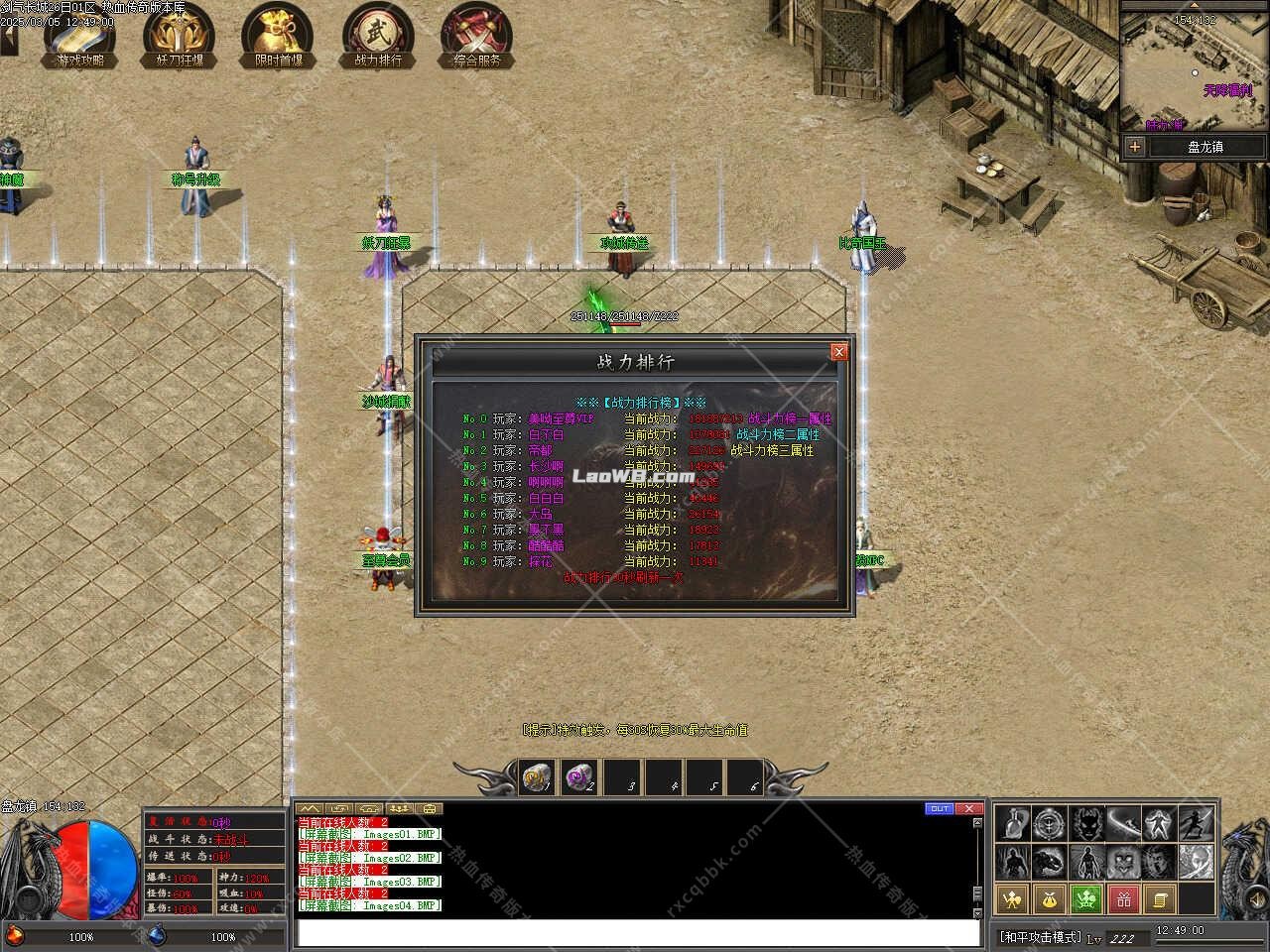Click the green trade skill icon
Screen dimensions: 1270x952
coord(1085,899)
